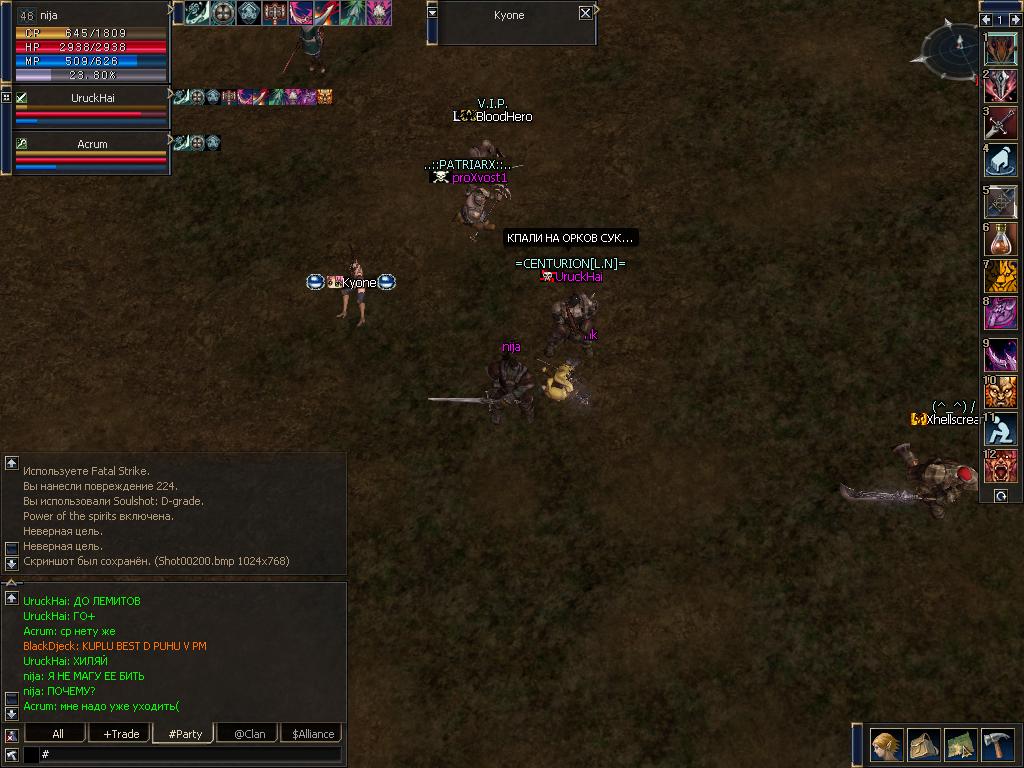Click the chat message input field
The height and width of the screenshot is (768, 1024).
[x=190, y=754]
